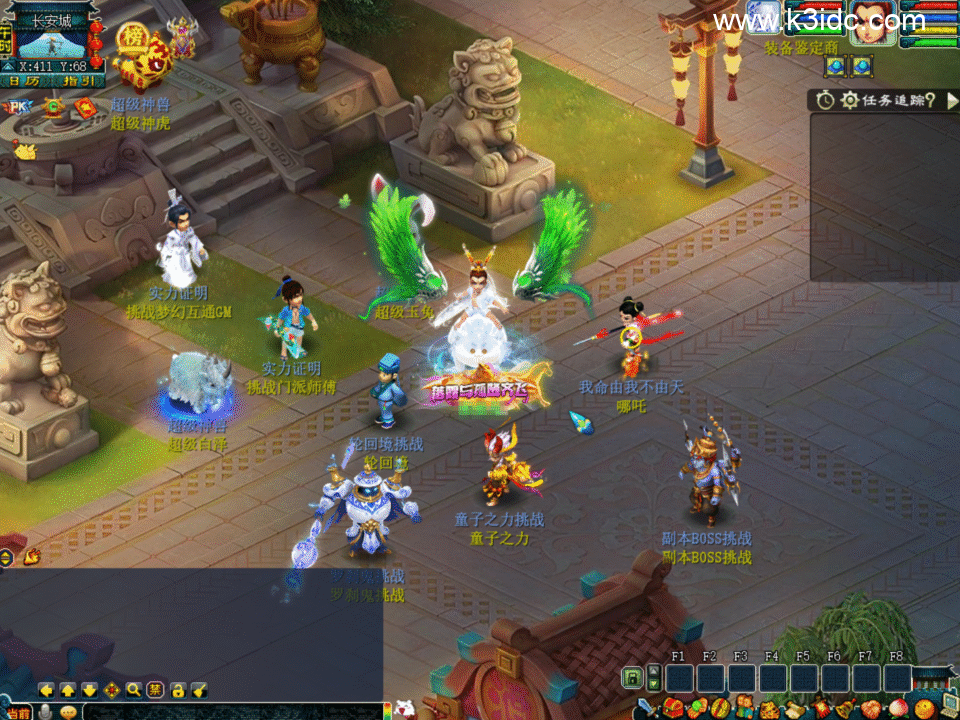Click the chat panel's left arrow button
Image resolution: width=960 pixels, height=720 pixels.
[45, 690]
